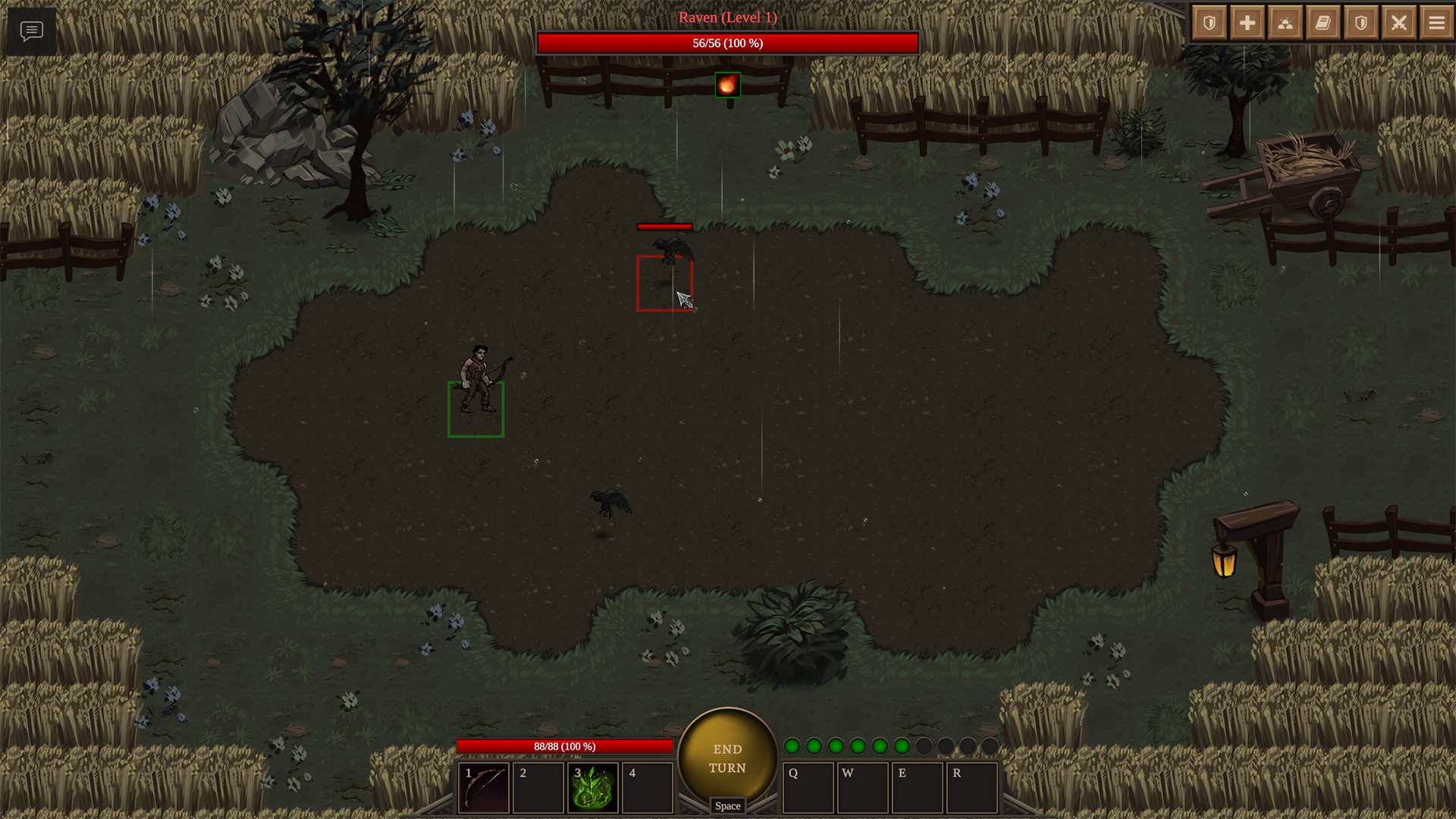Image resolution: width=1456 pixels, height=819 pixels.
Task: Click the Raven's red health bar at top
Action: tap(727, 43)
